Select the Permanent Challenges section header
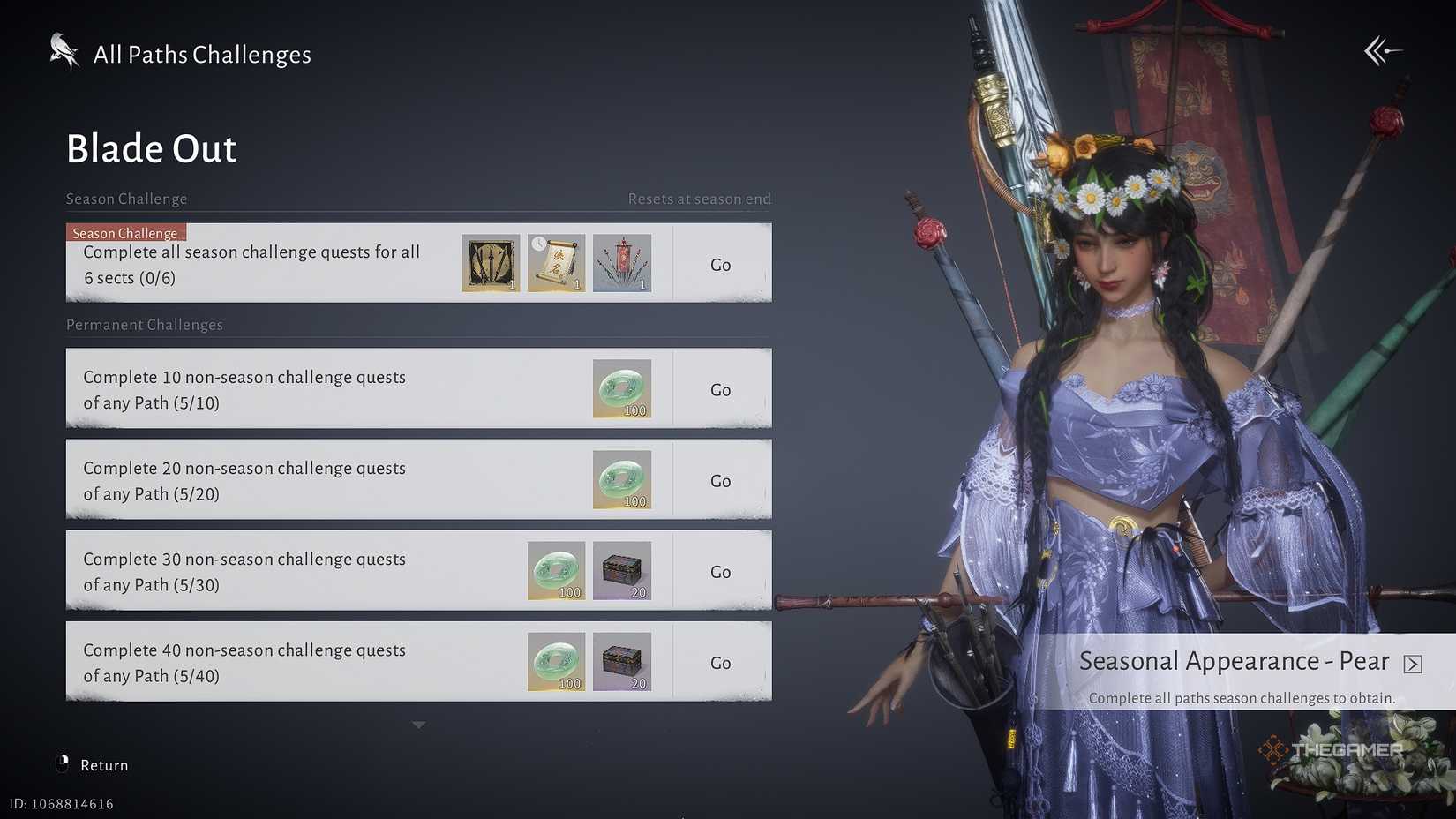Viewport: 1456px width, 819px height. tap(144, 325)
